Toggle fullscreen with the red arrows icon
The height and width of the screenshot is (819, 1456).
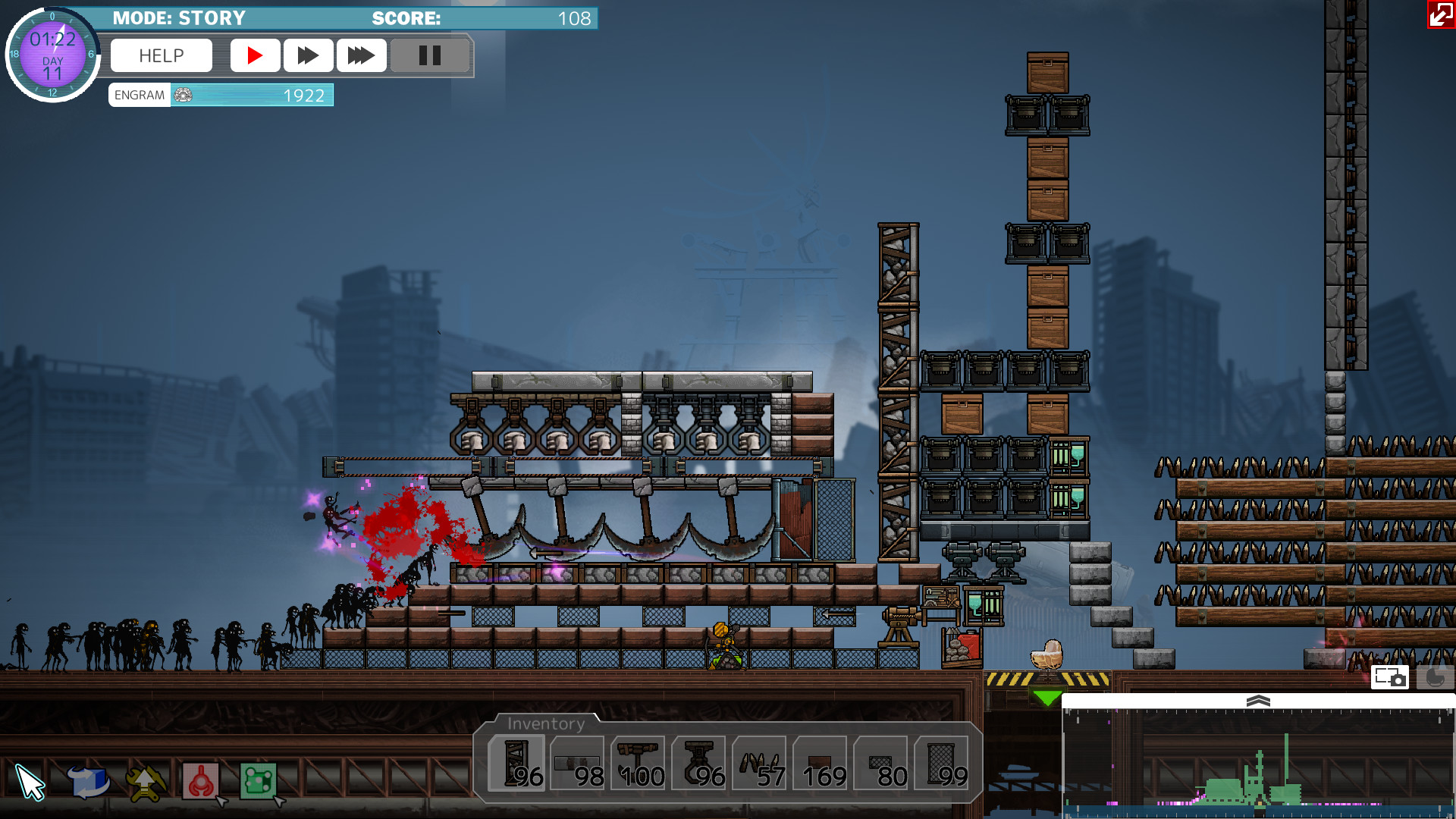(x=1440, y=14)
